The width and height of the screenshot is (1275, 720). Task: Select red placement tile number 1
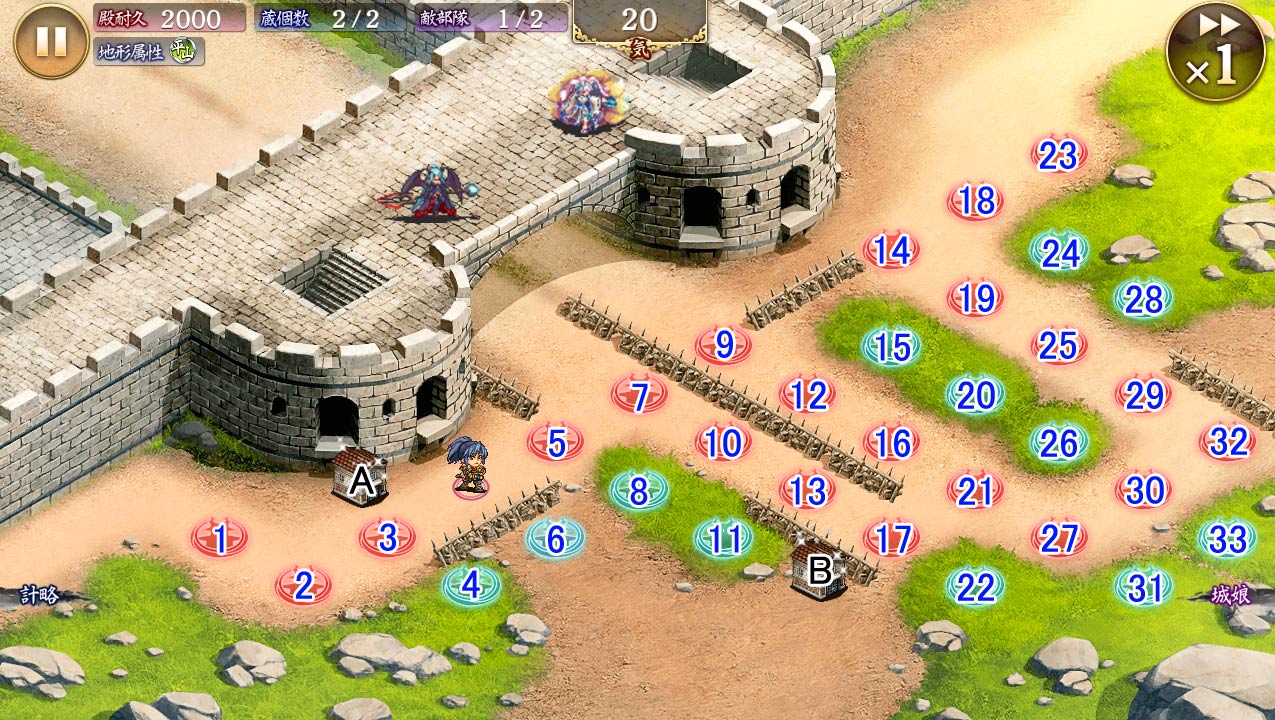pos(220,539)
